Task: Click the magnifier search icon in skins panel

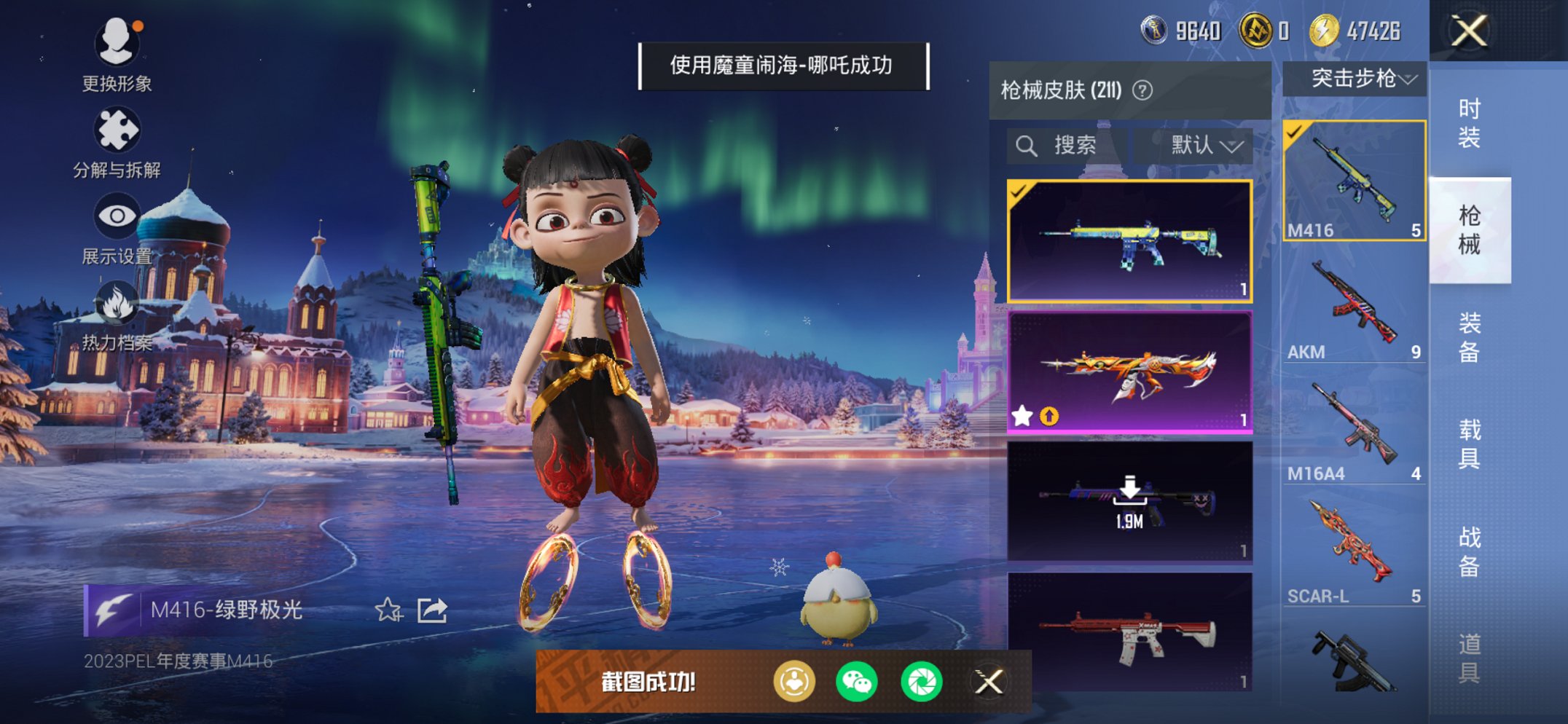Action: pyautogui.click(x=1028, y=144)
